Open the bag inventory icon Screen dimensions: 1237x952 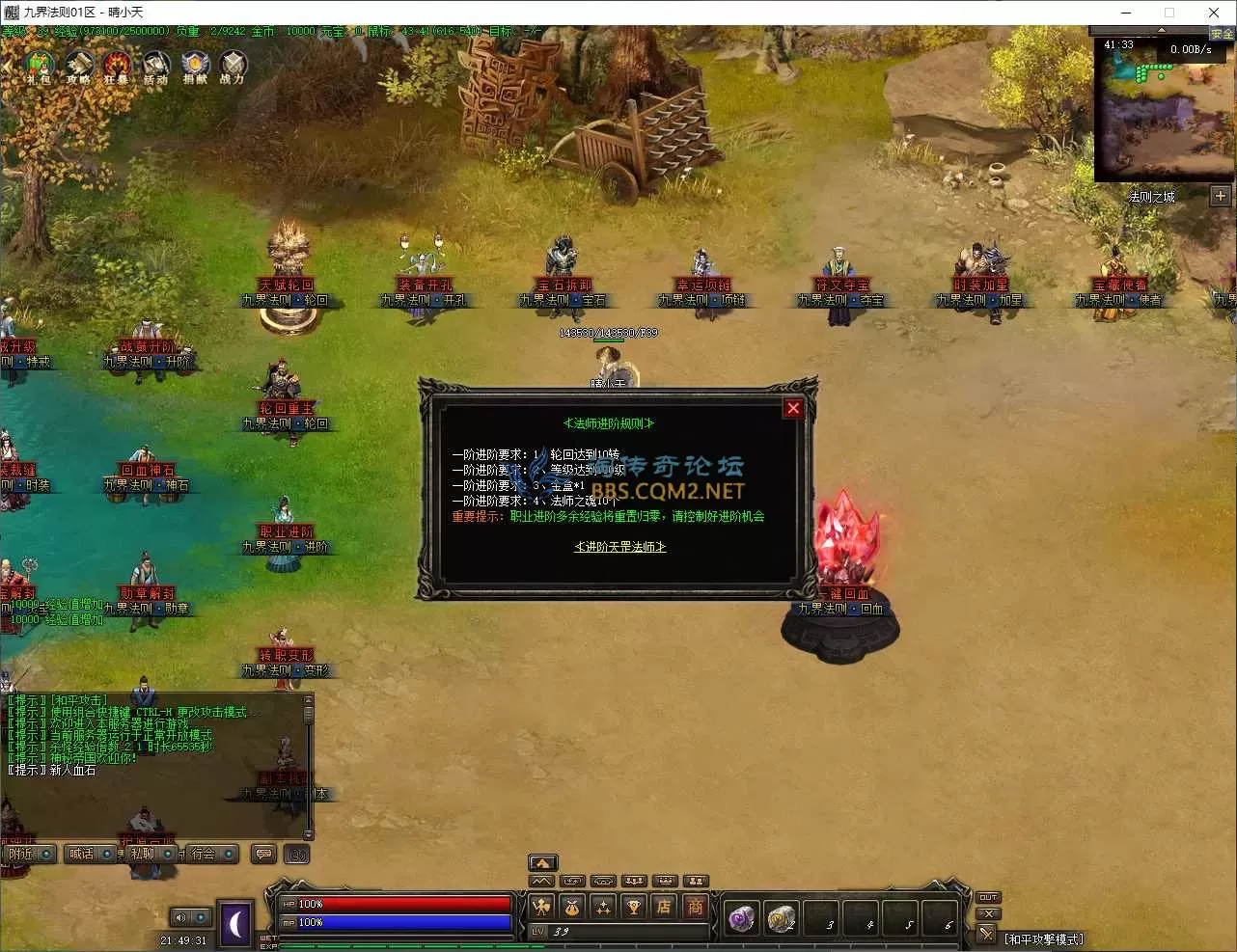pos(572,907)
